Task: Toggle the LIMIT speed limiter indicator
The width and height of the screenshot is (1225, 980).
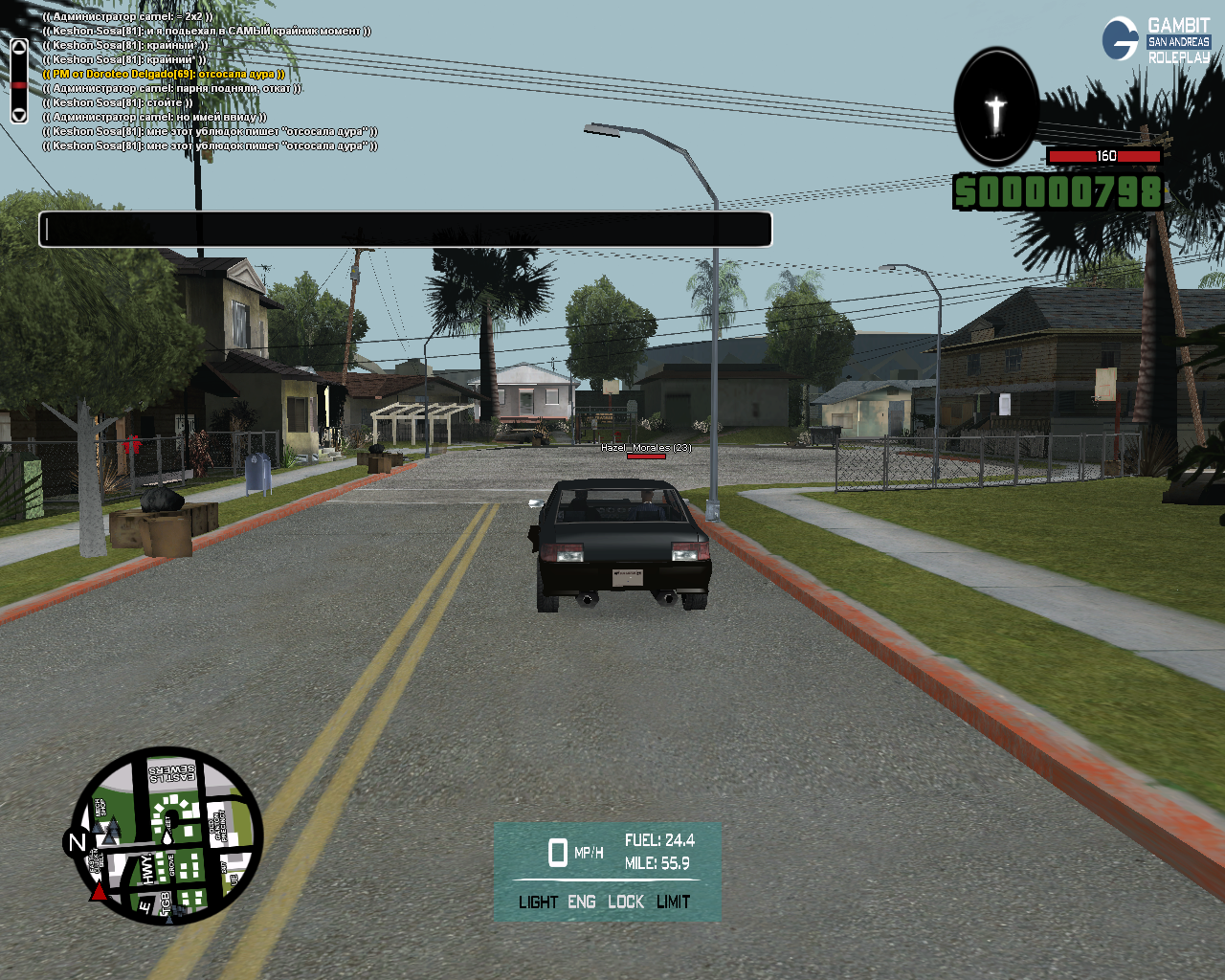Action: pyautogui.click(x=673, y=902)
